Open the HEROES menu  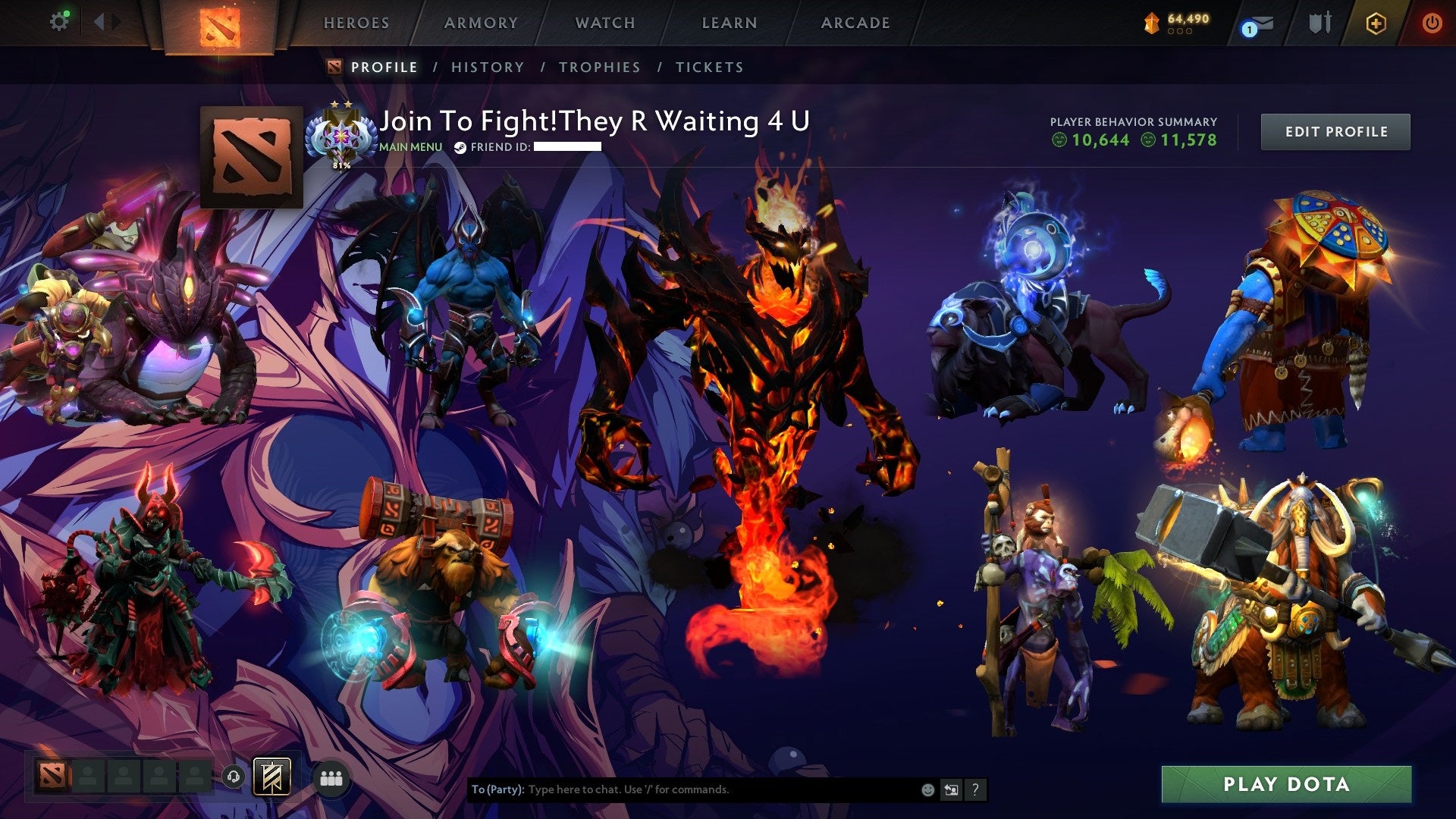356,23
